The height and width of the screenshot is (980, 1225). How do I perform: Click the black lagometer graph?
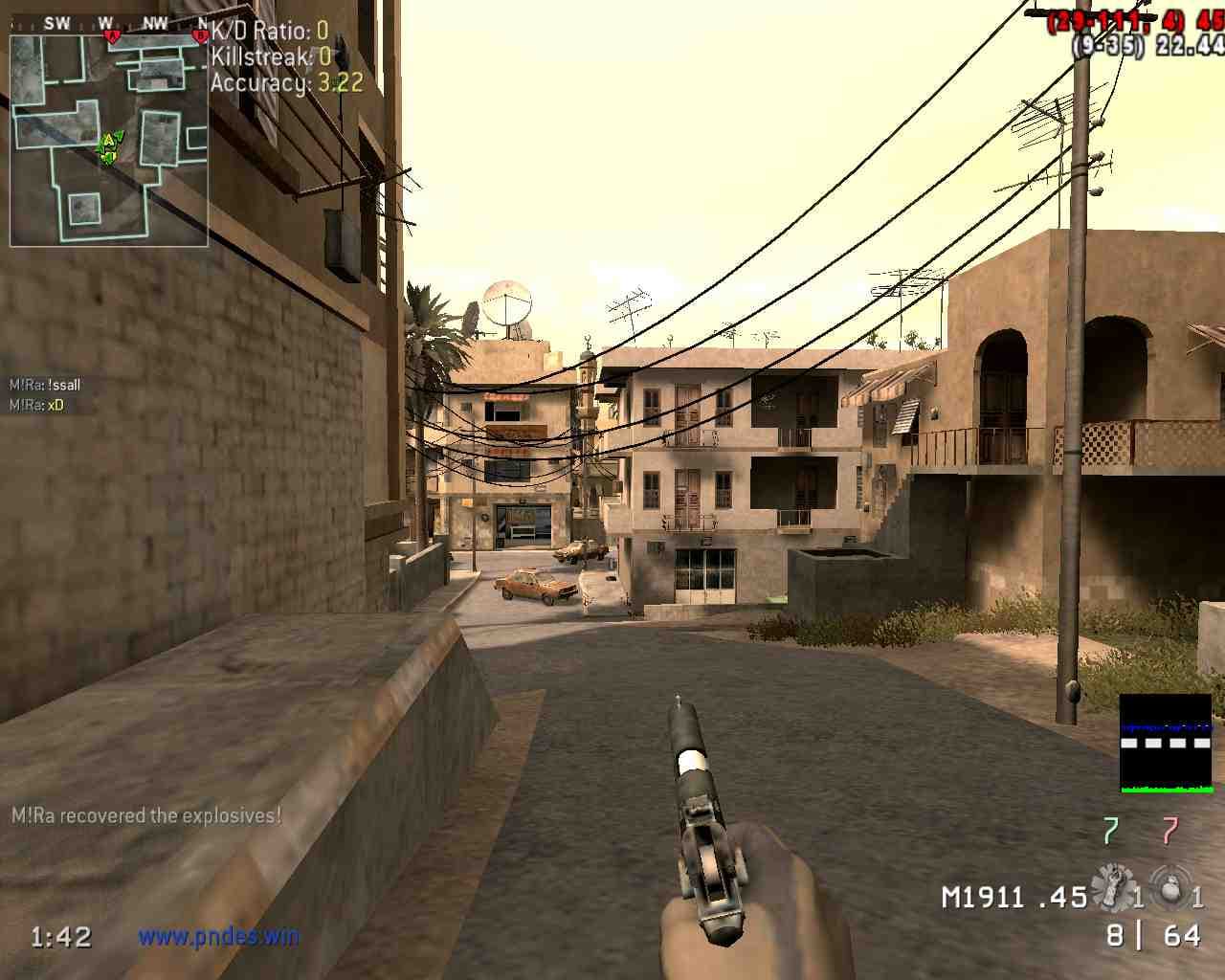[1166, 743]
